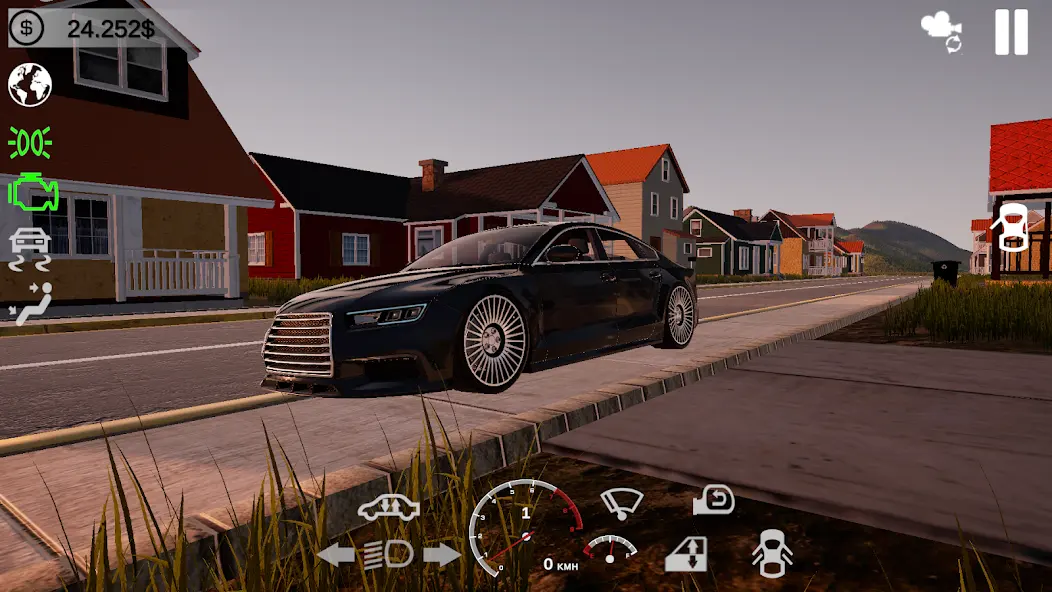Tap the seated driver airflow icon
Image resolution: width=1052 pixels, height=592 pixels.
point(30,304)
